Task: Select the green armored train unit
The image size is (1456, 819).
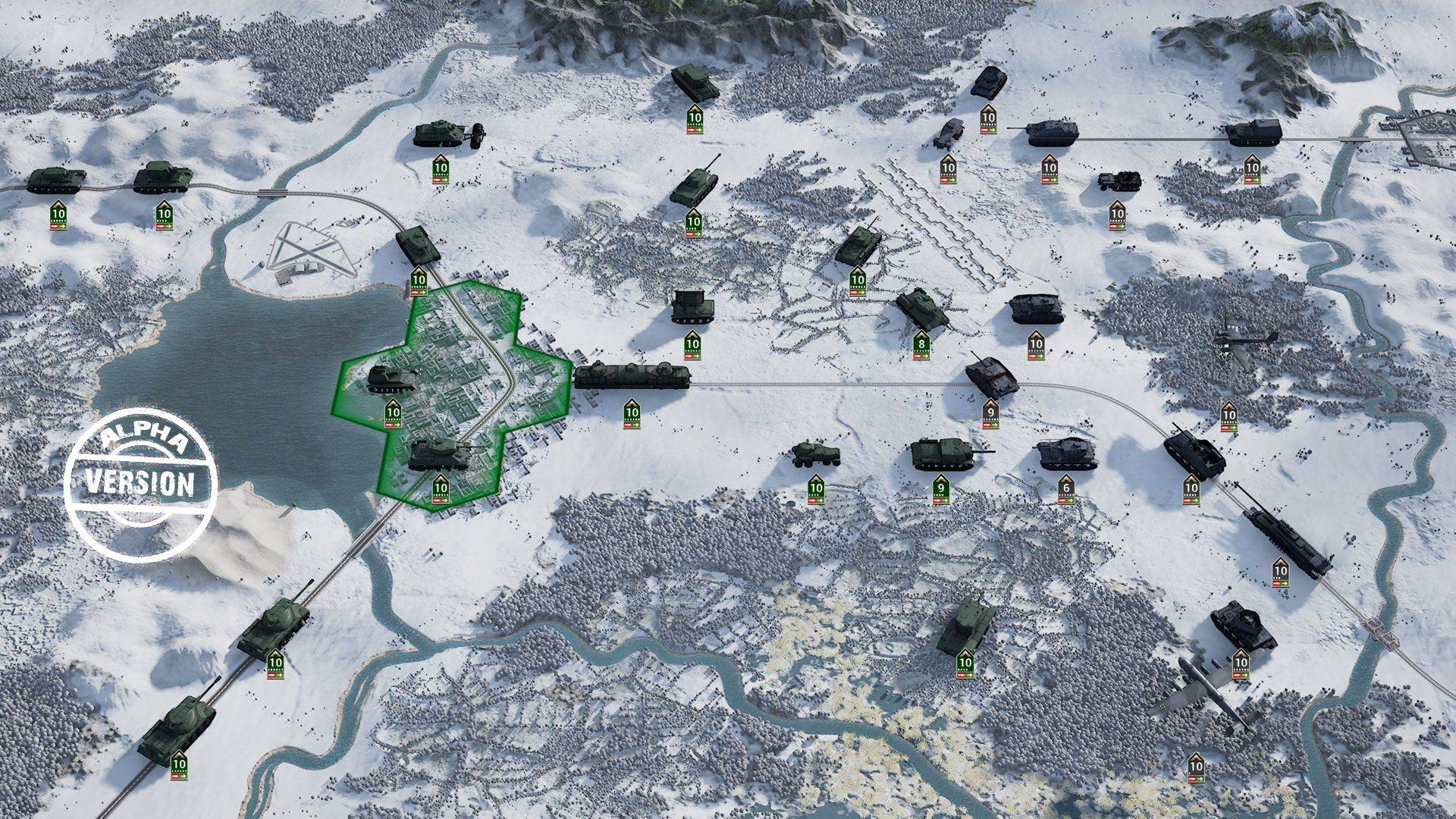Action: (x=632, y=377)
